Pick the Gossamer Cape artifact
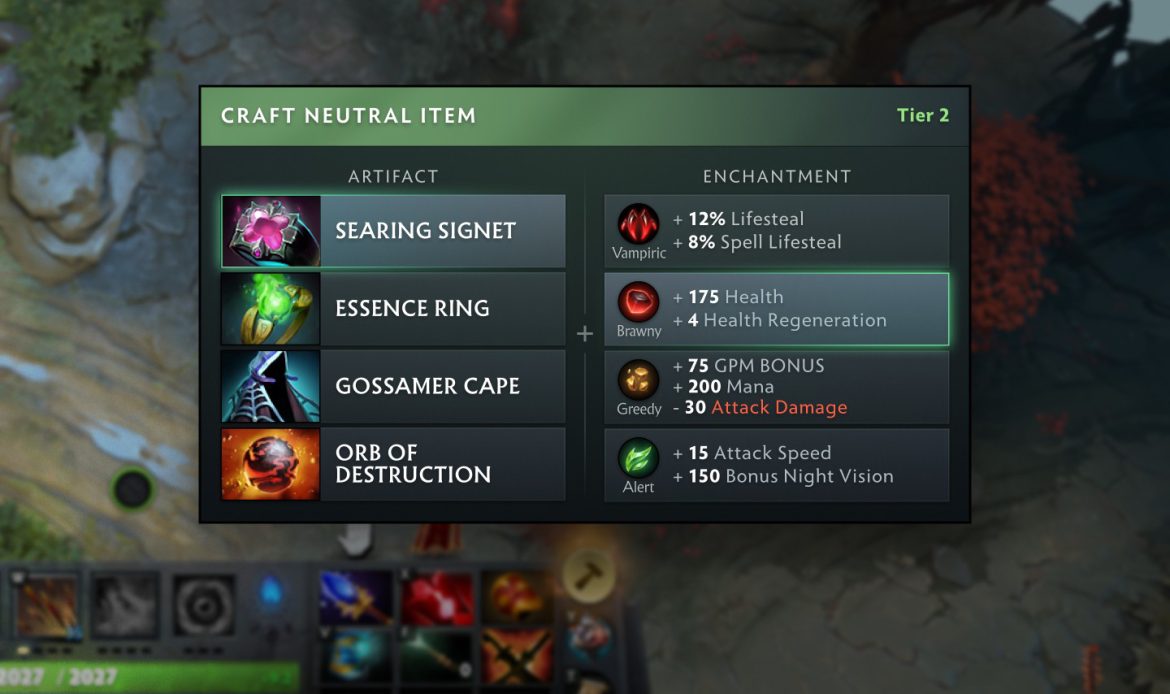The height and width of the screenshot is (694, 1170). coord(393,386)
